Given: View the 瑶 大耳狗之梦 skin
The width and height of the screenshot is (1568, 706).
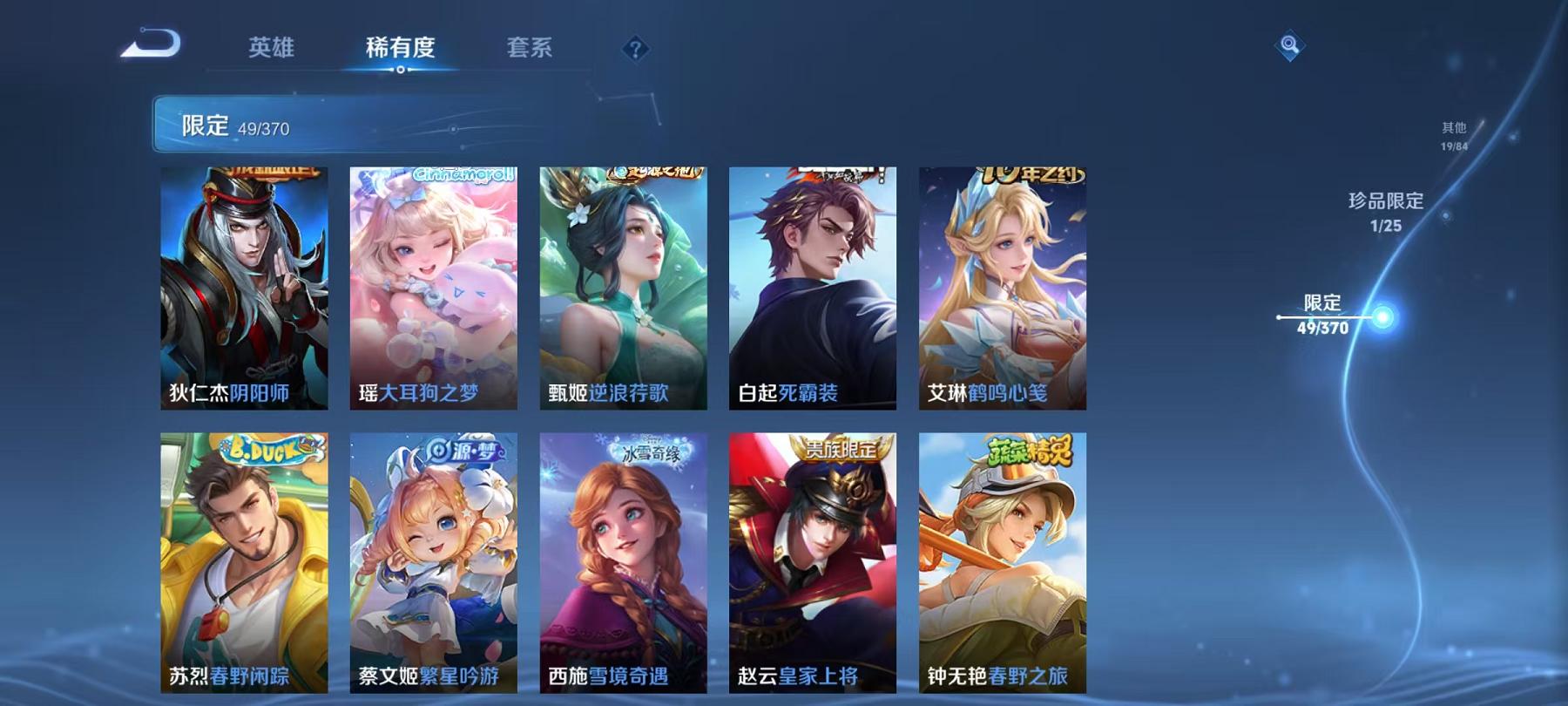Looking at the screenshot, I should (x=434, y=288).
